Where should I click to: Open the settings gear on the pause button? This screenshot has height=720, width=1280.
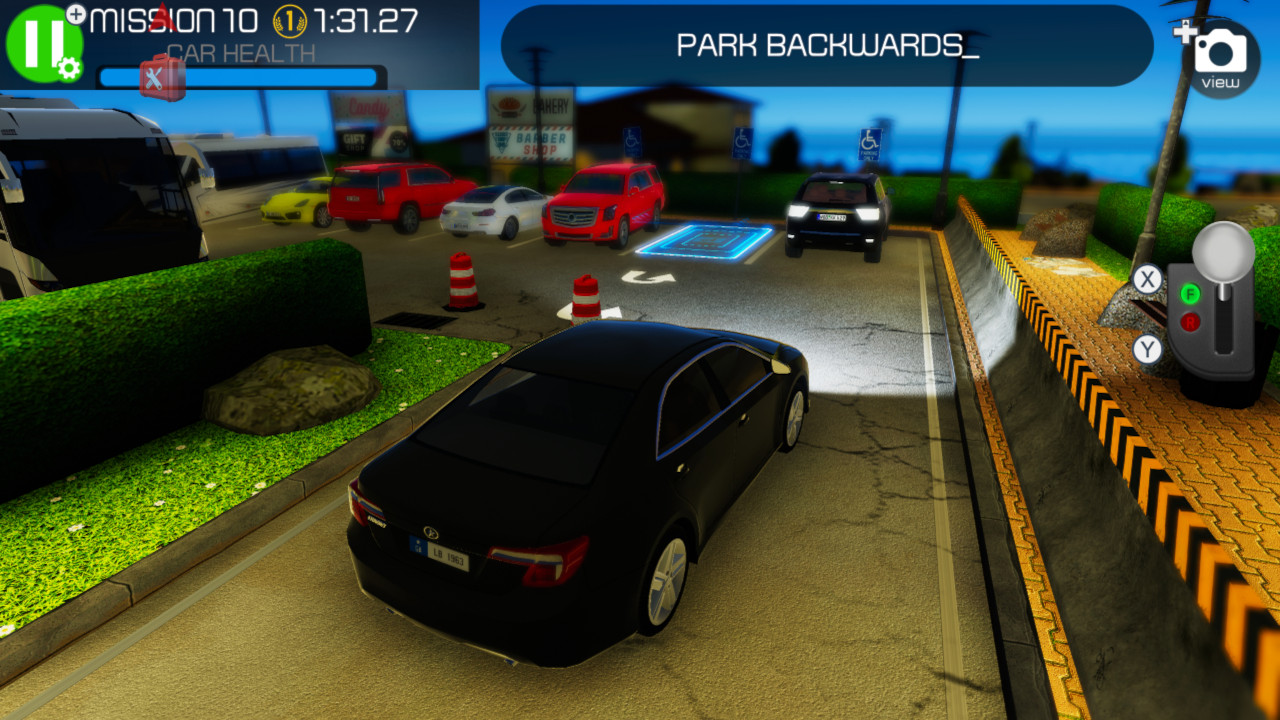pos(66,68)
